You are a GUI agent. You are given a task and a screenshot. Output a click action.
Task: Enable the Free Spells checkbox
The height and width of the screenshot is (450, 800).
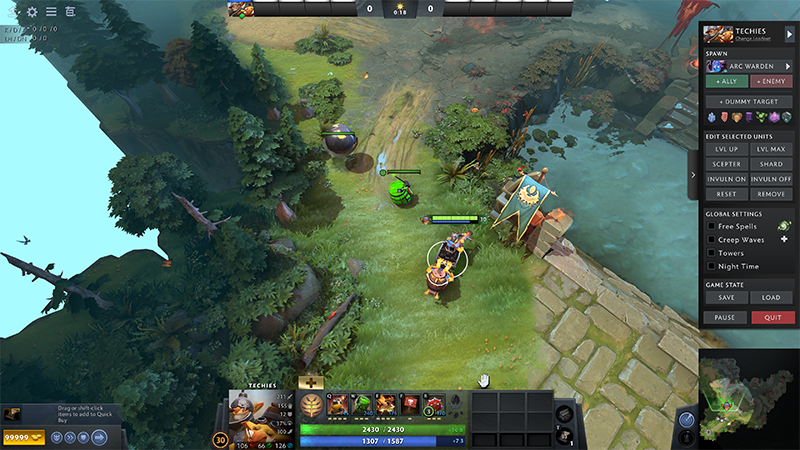711,227
